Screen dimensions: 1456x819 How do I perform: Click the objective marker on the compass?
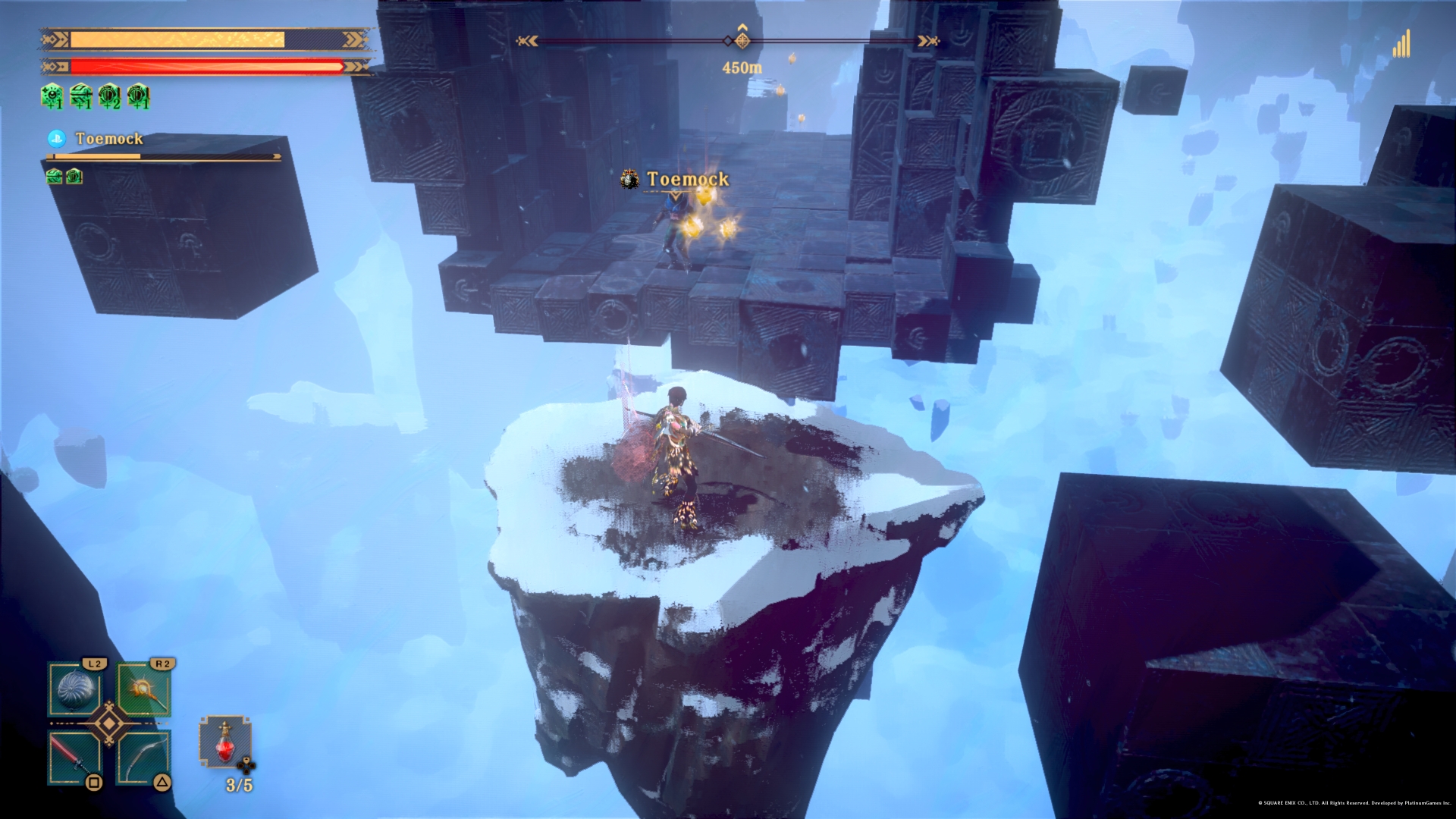[742, 40]
